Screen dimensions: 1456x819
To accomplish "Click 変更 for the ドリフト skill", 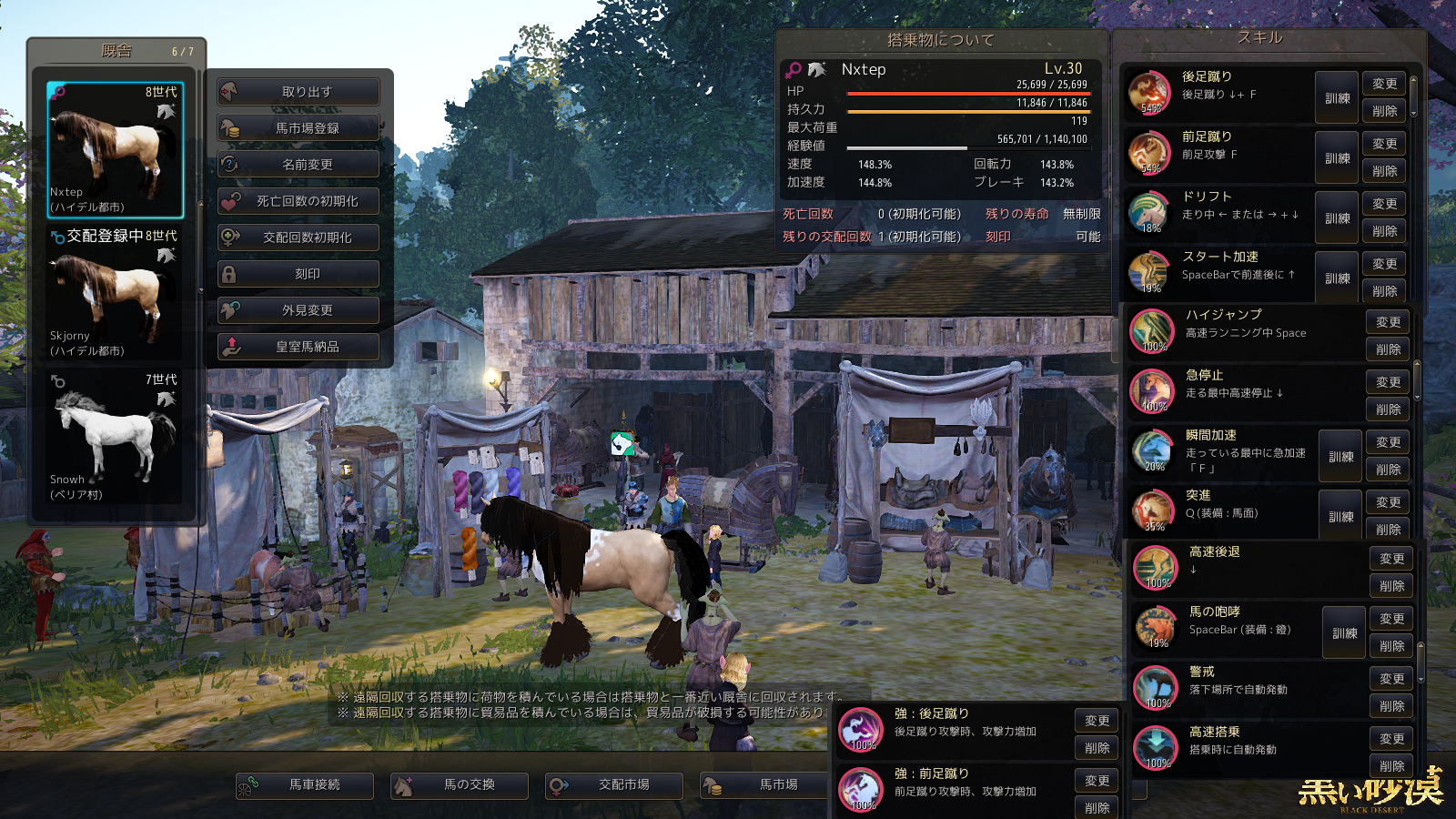I will point(1384,204).
